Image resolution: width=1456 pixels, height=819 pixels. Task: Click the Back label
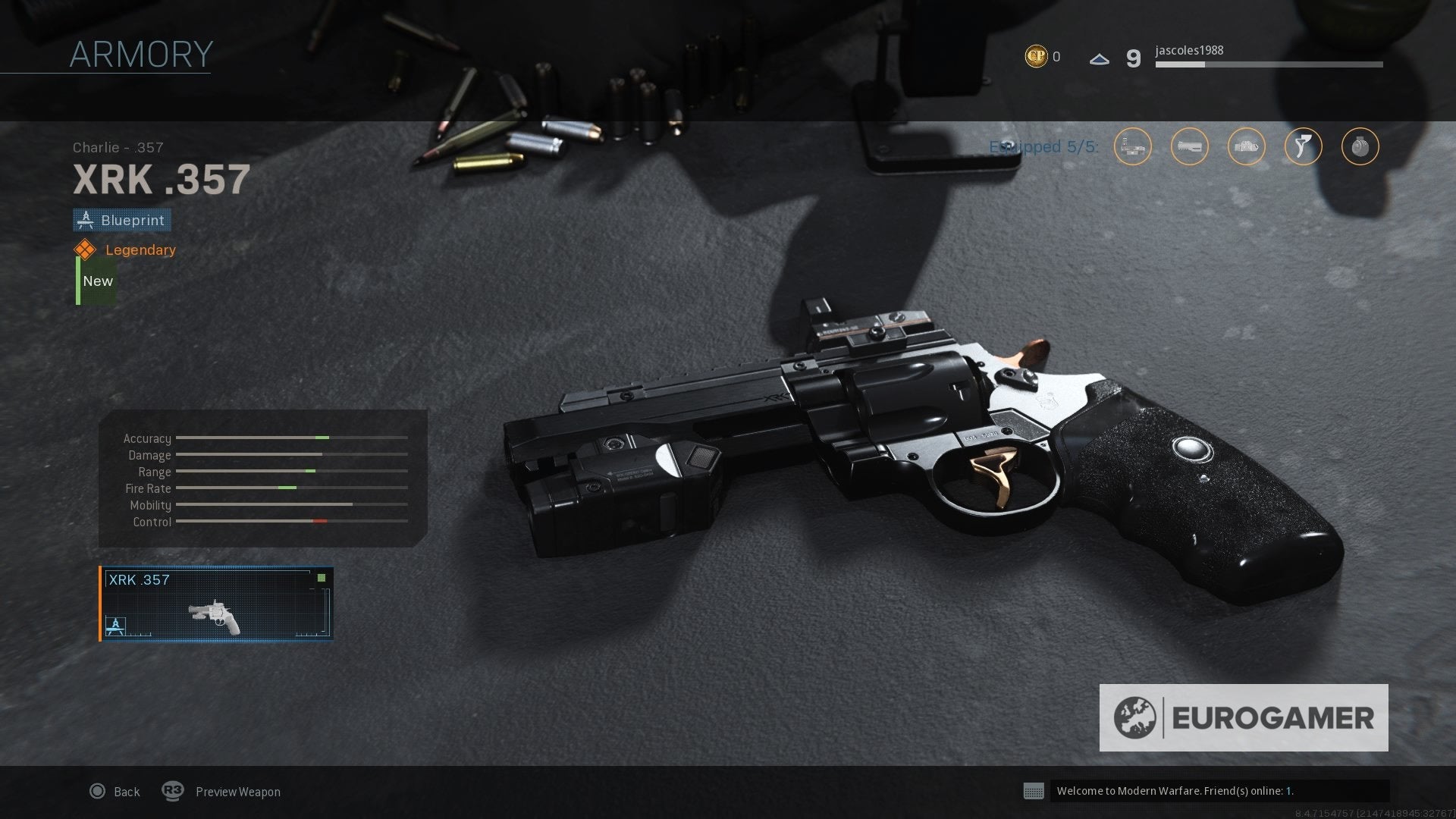(127, 792)
